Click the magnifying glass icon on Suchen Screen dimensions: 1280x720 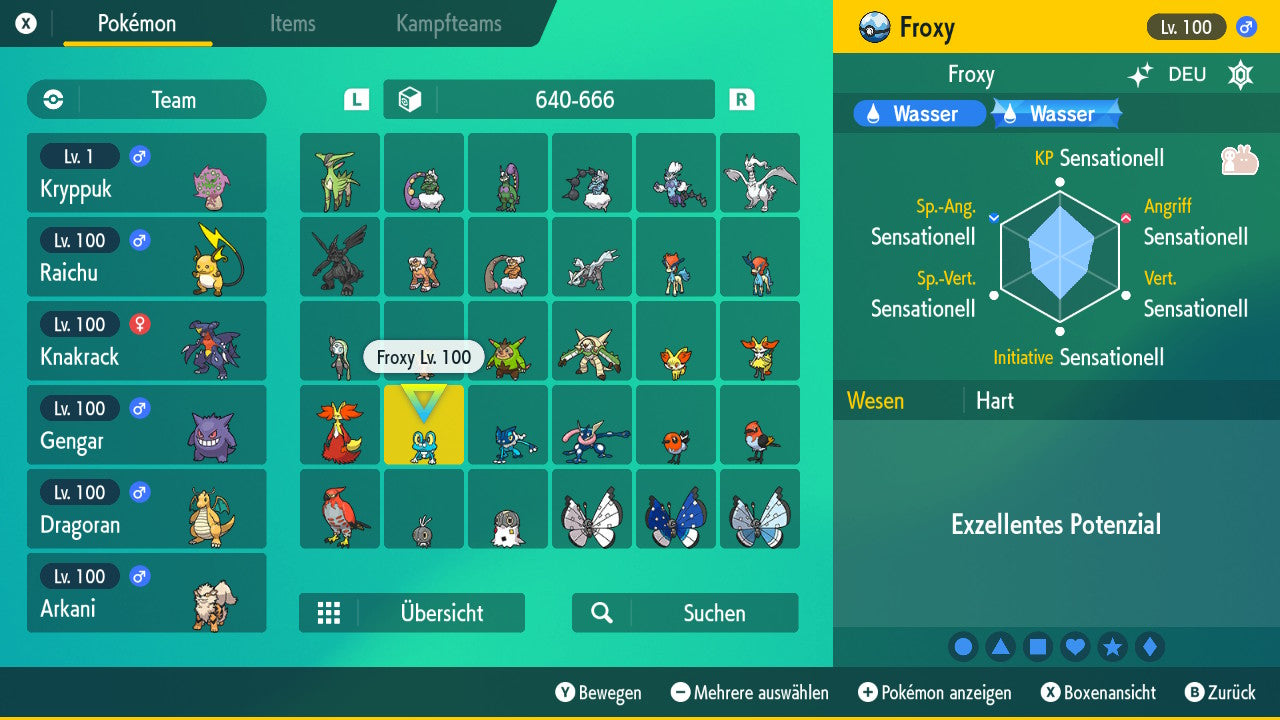pyautogui.click(x=600, y=613)
